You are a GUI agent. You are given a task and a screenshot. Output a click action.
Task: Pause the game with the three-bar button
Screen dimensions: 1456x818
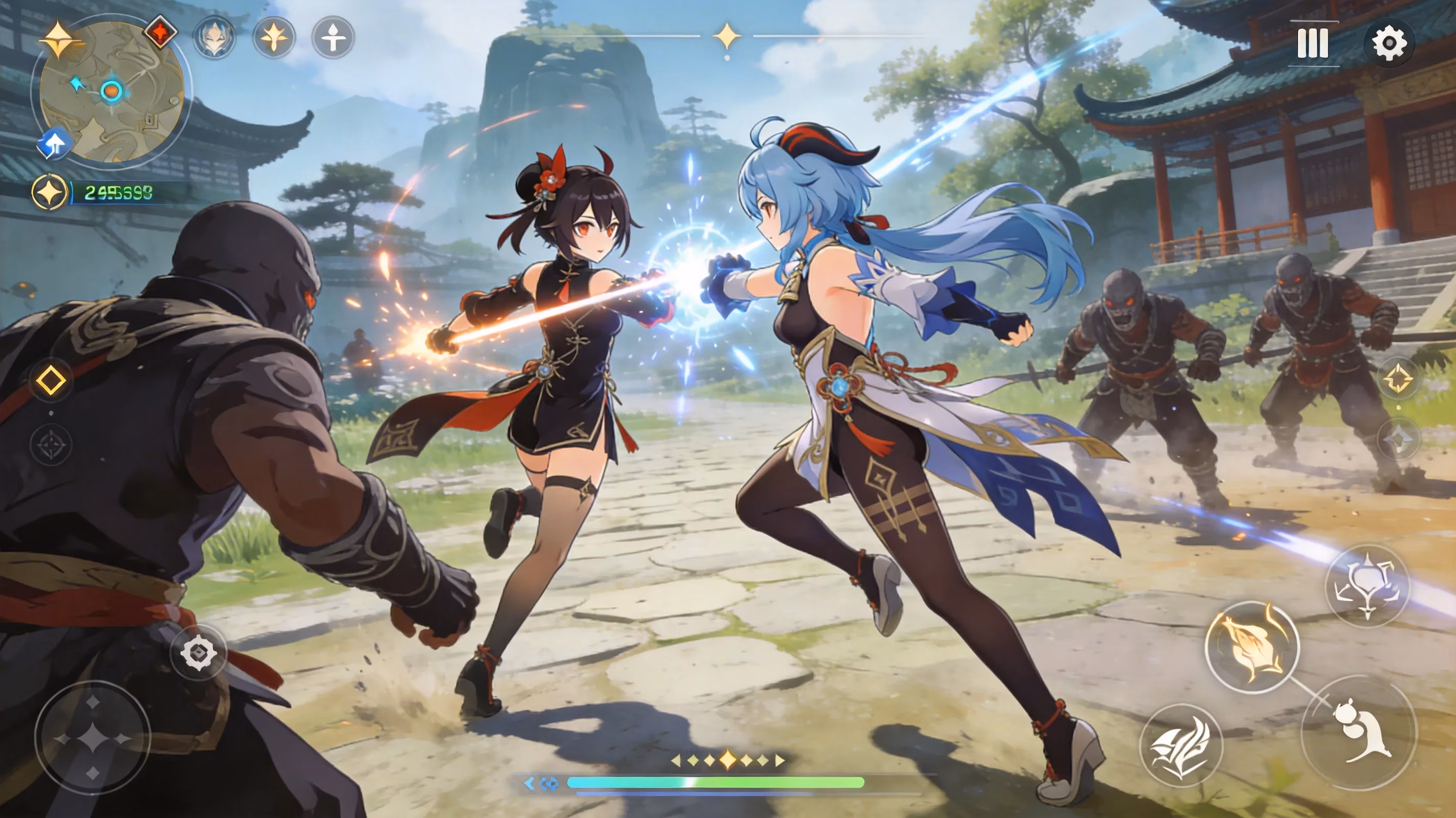[x=1312, y=43]
